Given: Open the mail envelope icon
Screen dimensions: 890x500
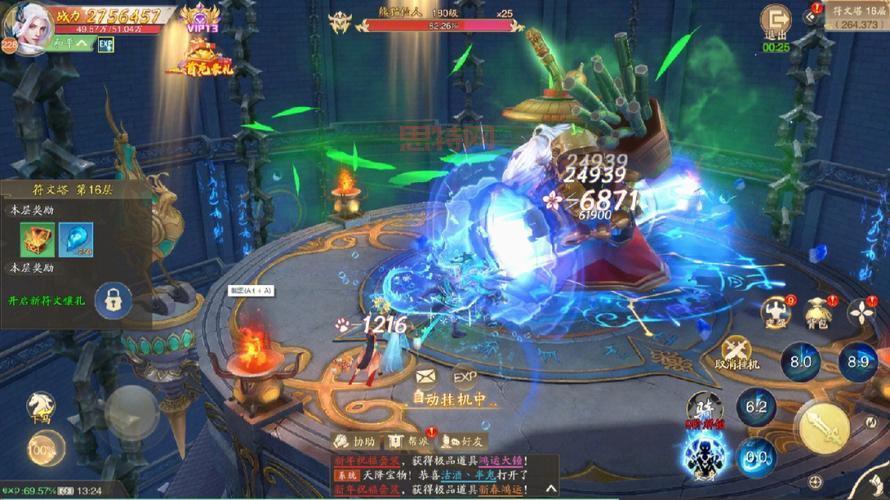Looking at the screenshot, I should pos(426,377).
